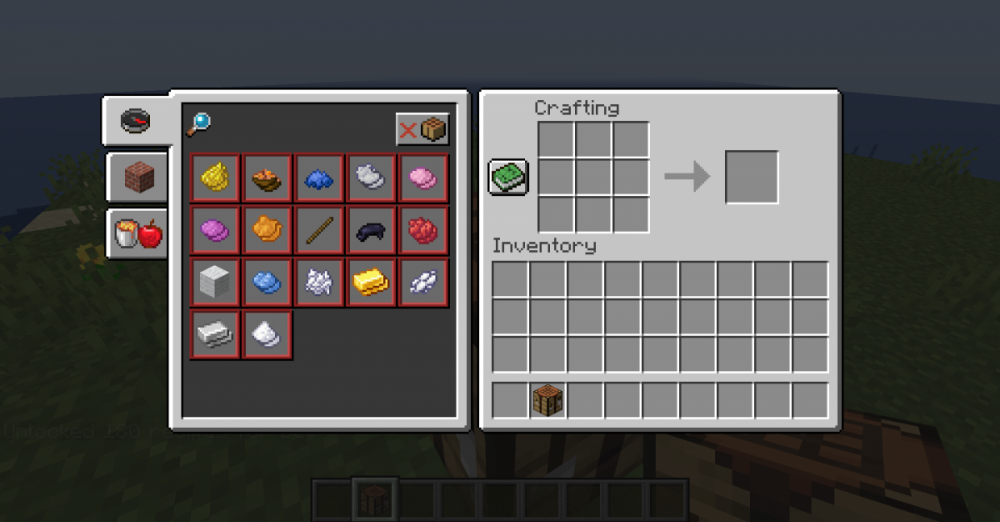This screenshot has width=1000, height=522.
Task: Select the yellow dye recipe
Action: 215,178
